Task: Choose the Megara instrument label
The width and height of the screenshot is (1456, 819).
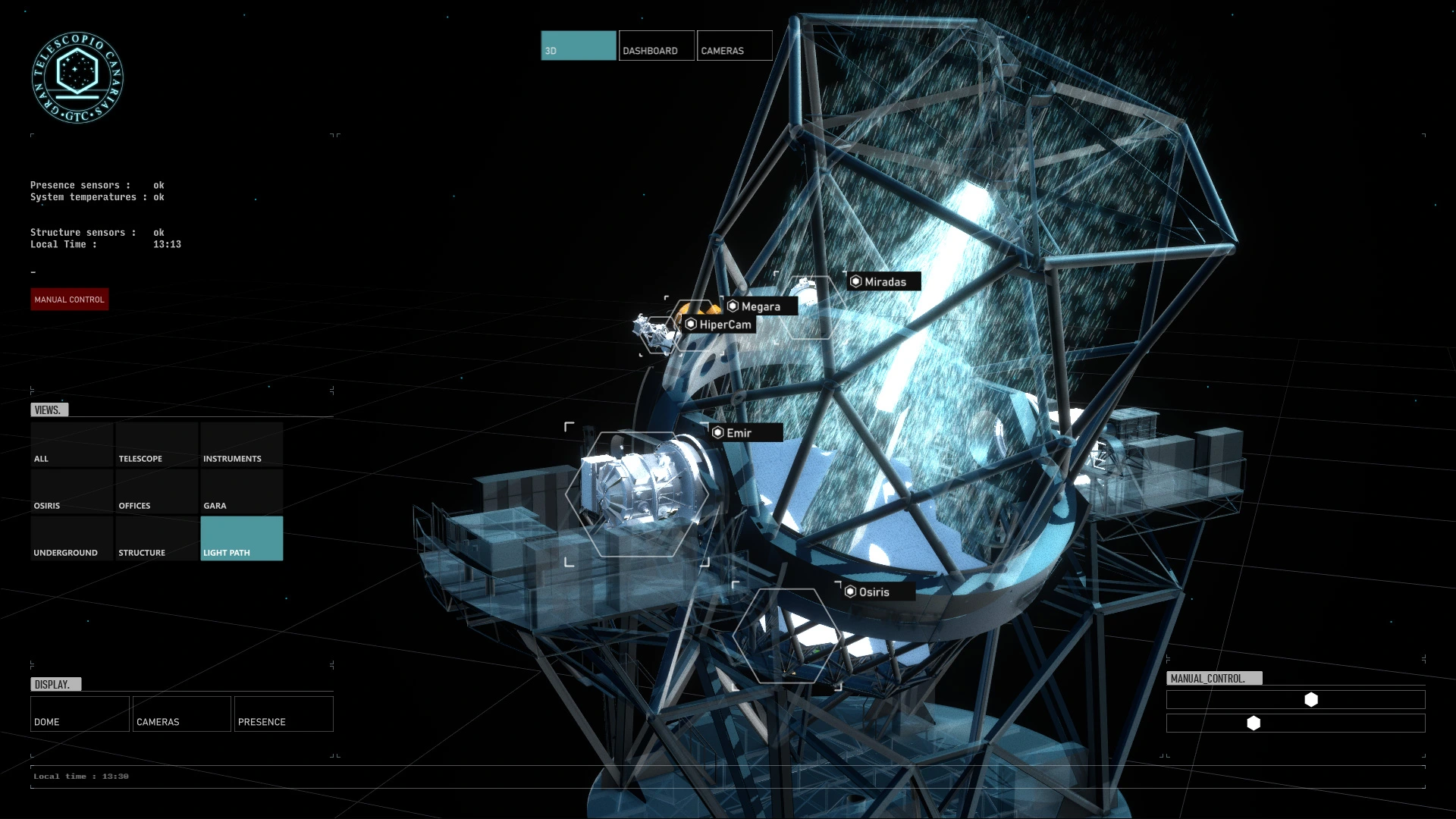Action: 760,306
